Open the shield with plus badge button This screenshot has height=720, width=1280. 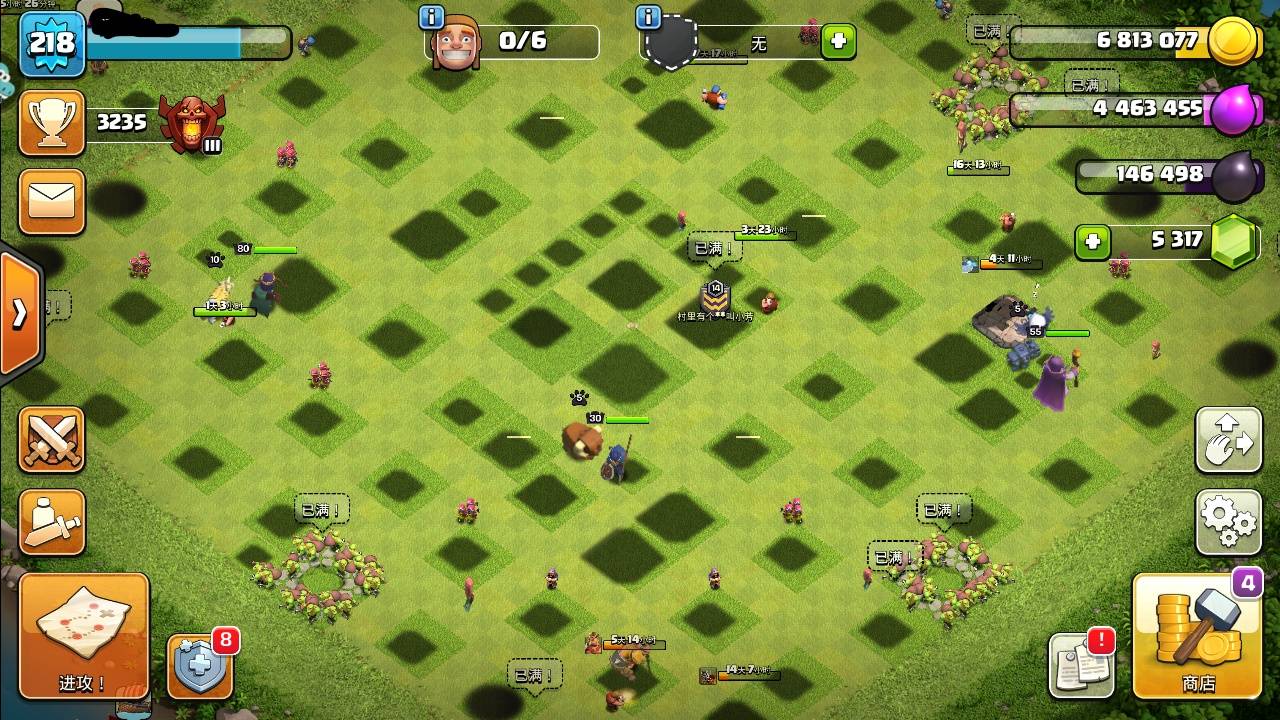[x=200, y=666]
